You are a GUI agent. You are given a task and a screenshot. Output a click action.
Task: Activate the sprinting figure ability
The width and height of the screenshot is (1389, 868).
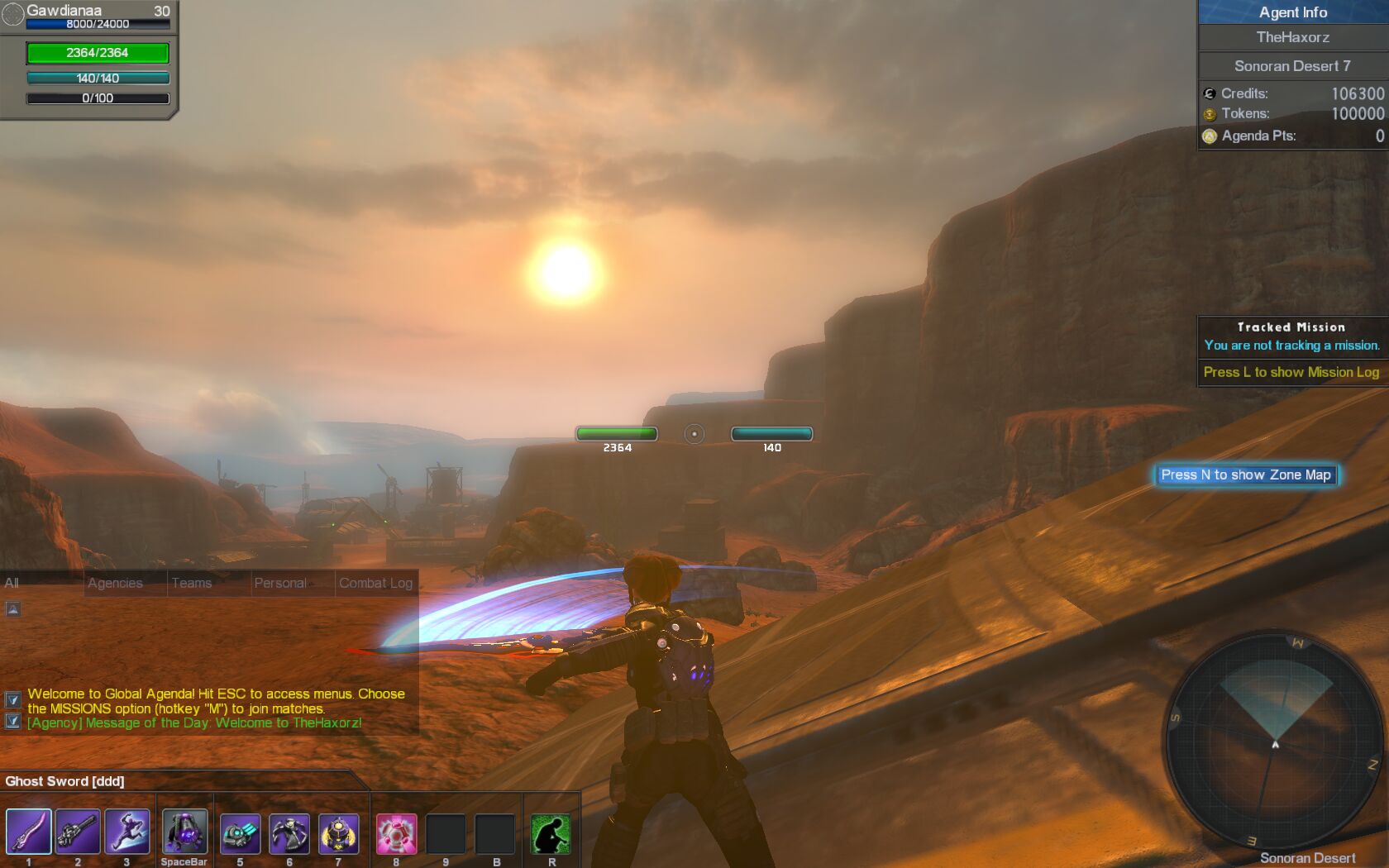[127, 832]
